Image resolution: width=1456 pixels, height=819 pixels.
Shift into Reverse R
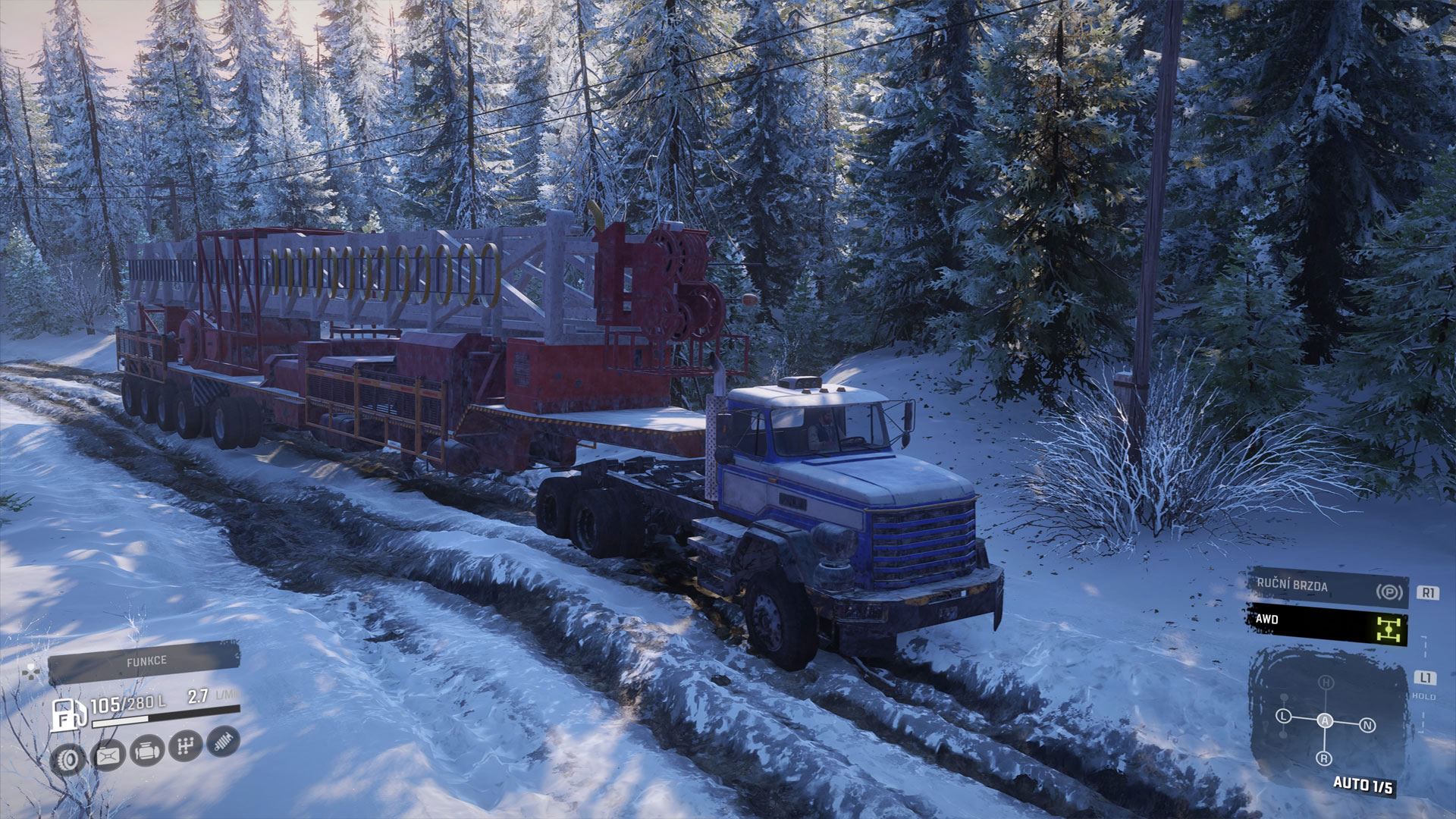[x=1323, y=758]
